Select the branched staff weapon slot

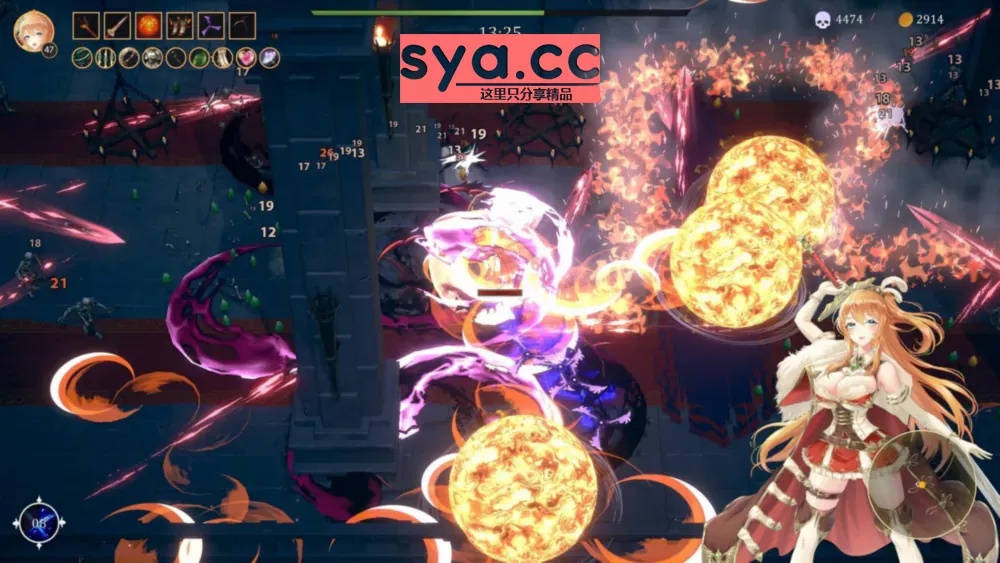(87, 25)
